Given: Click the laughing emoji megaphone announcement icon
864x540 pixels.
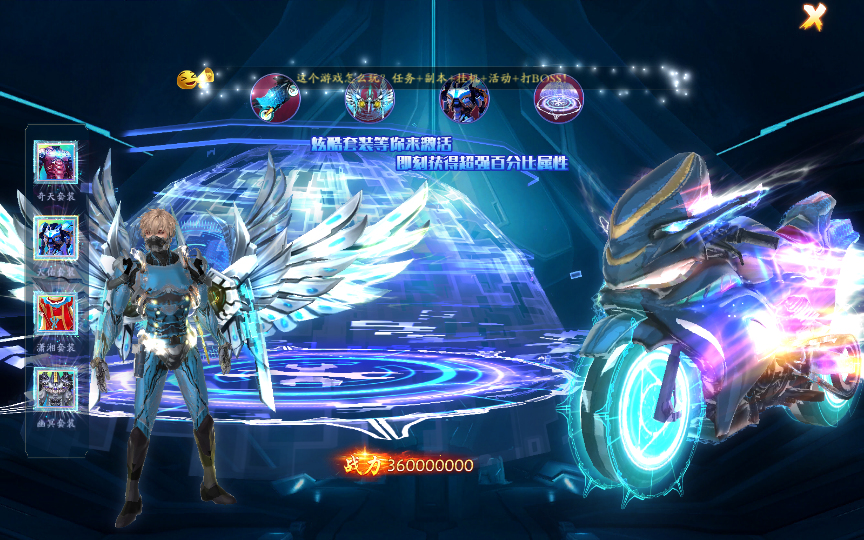Looking at the screenshot, I should coord(195,78).
